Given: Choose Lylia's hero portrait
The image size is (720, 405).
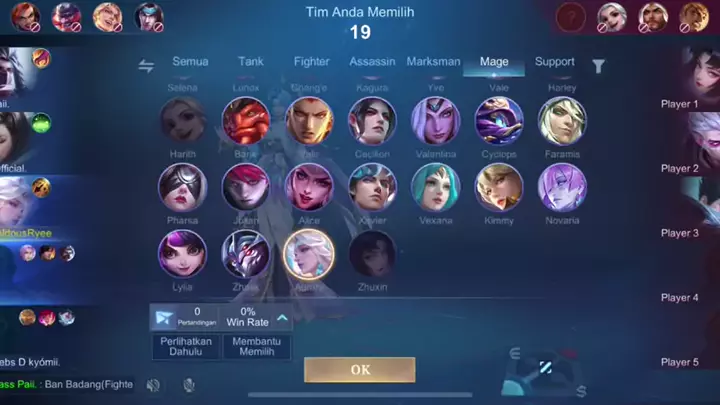Looking at the screenshot, I should [182, 253].
